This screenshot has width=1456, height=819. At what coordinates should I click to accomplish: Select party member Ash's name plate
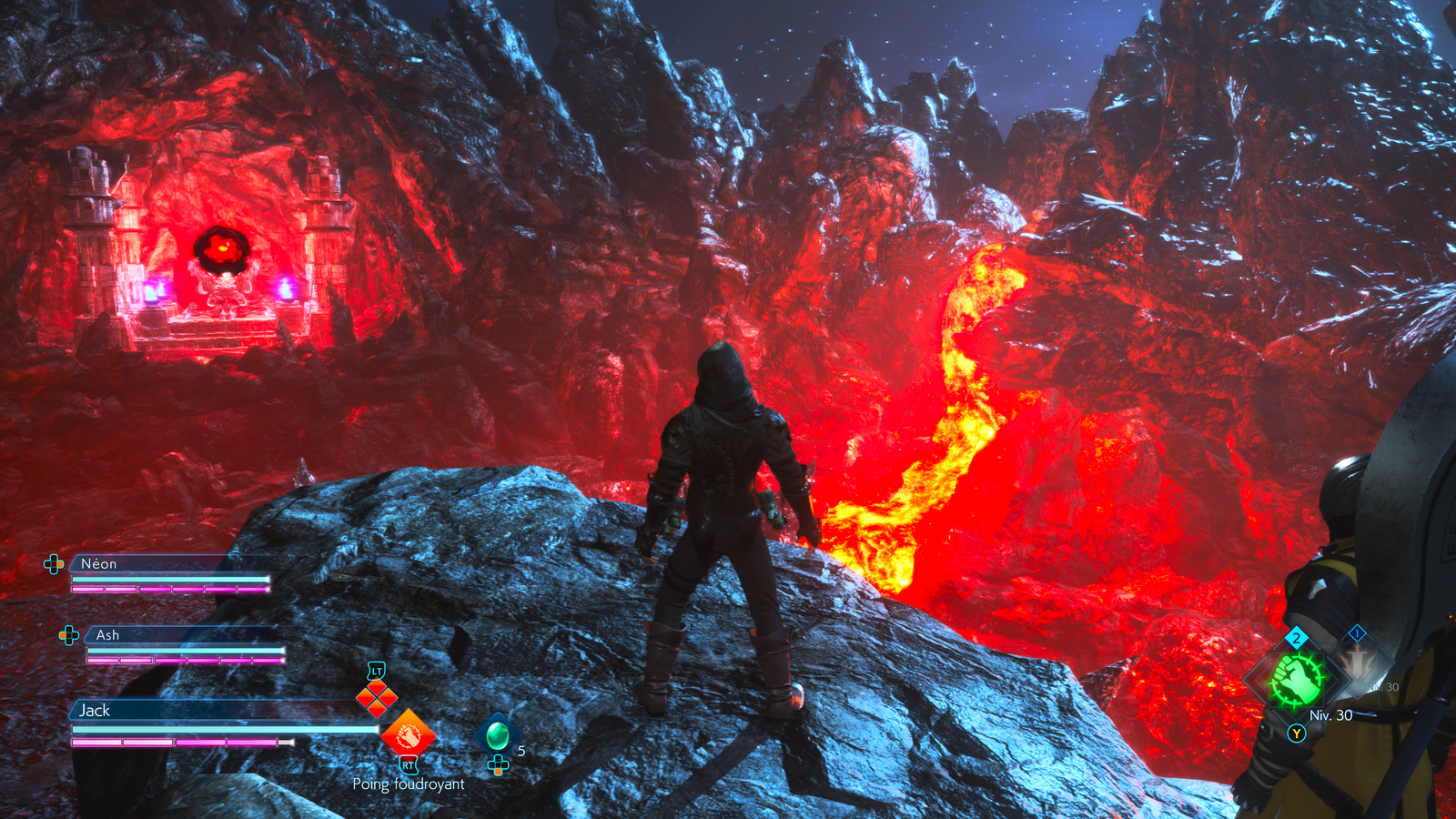107,635
